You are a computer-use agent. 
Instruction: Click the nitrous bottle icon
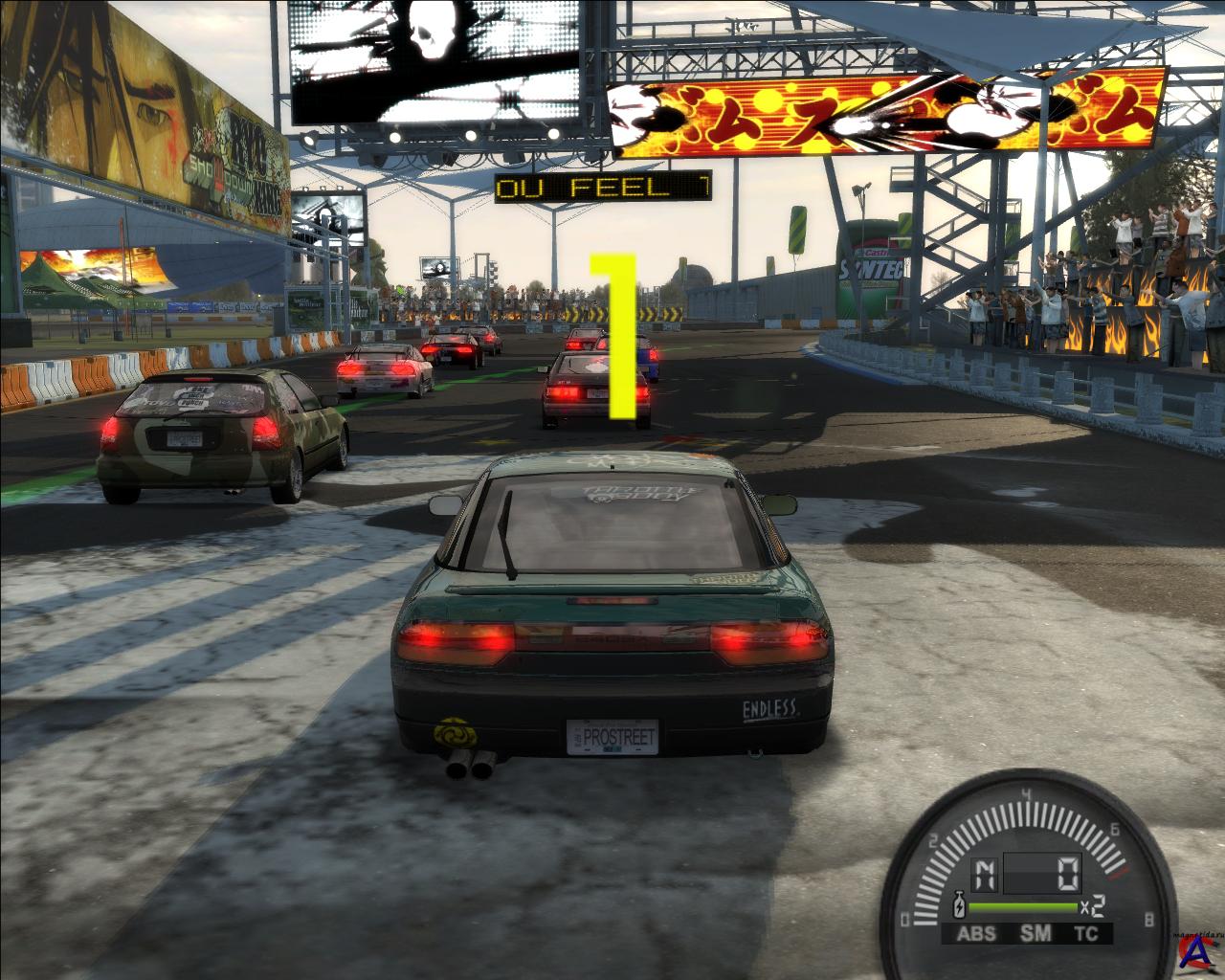[x=958, y=904]
